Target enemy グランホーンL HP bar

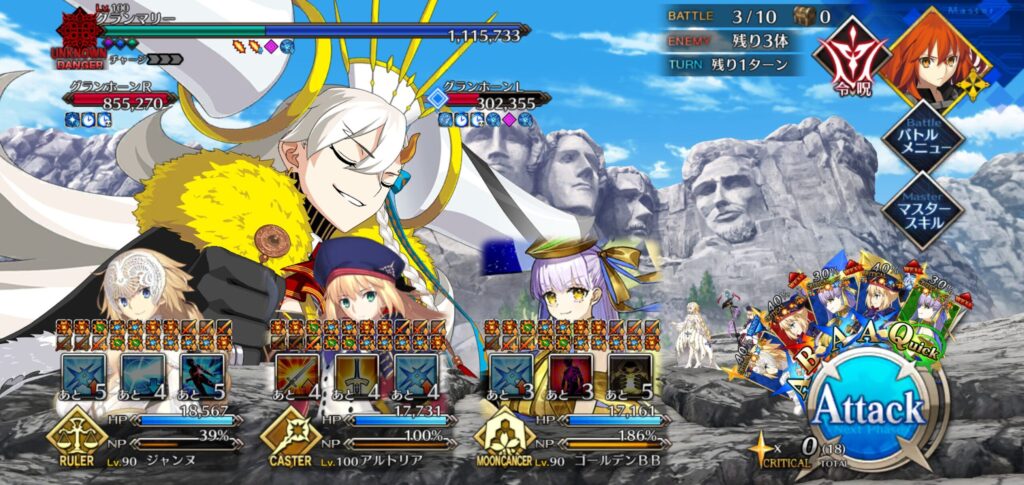(x=497, y=101)
